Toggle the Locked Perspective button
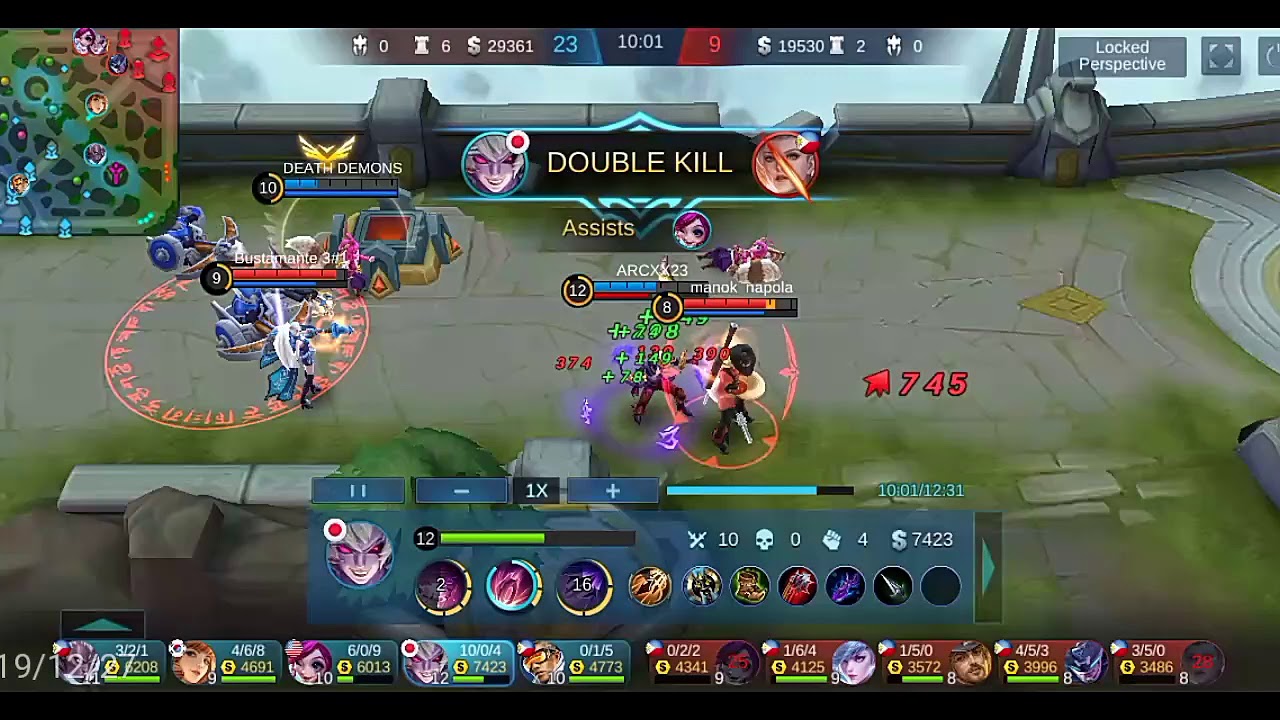The image size is (1280, 720). 1121,56
